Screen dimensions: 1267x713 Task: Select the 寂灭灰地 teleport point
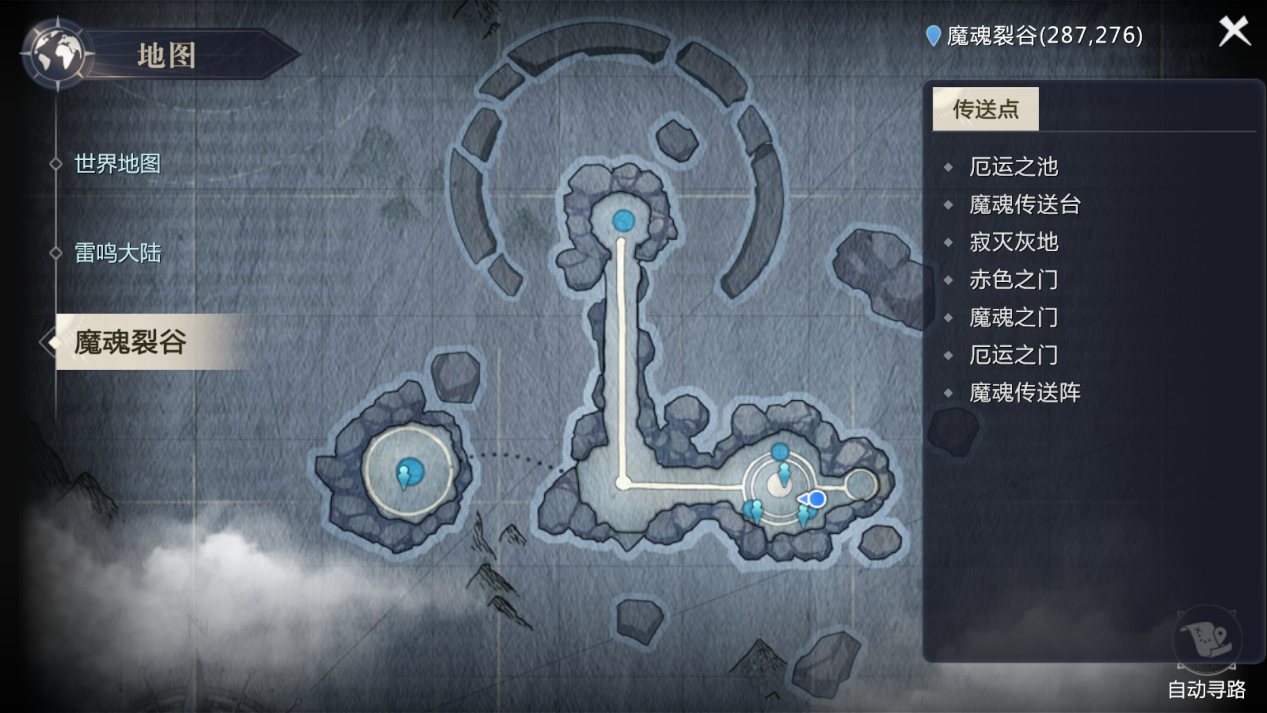(1013, 242)
